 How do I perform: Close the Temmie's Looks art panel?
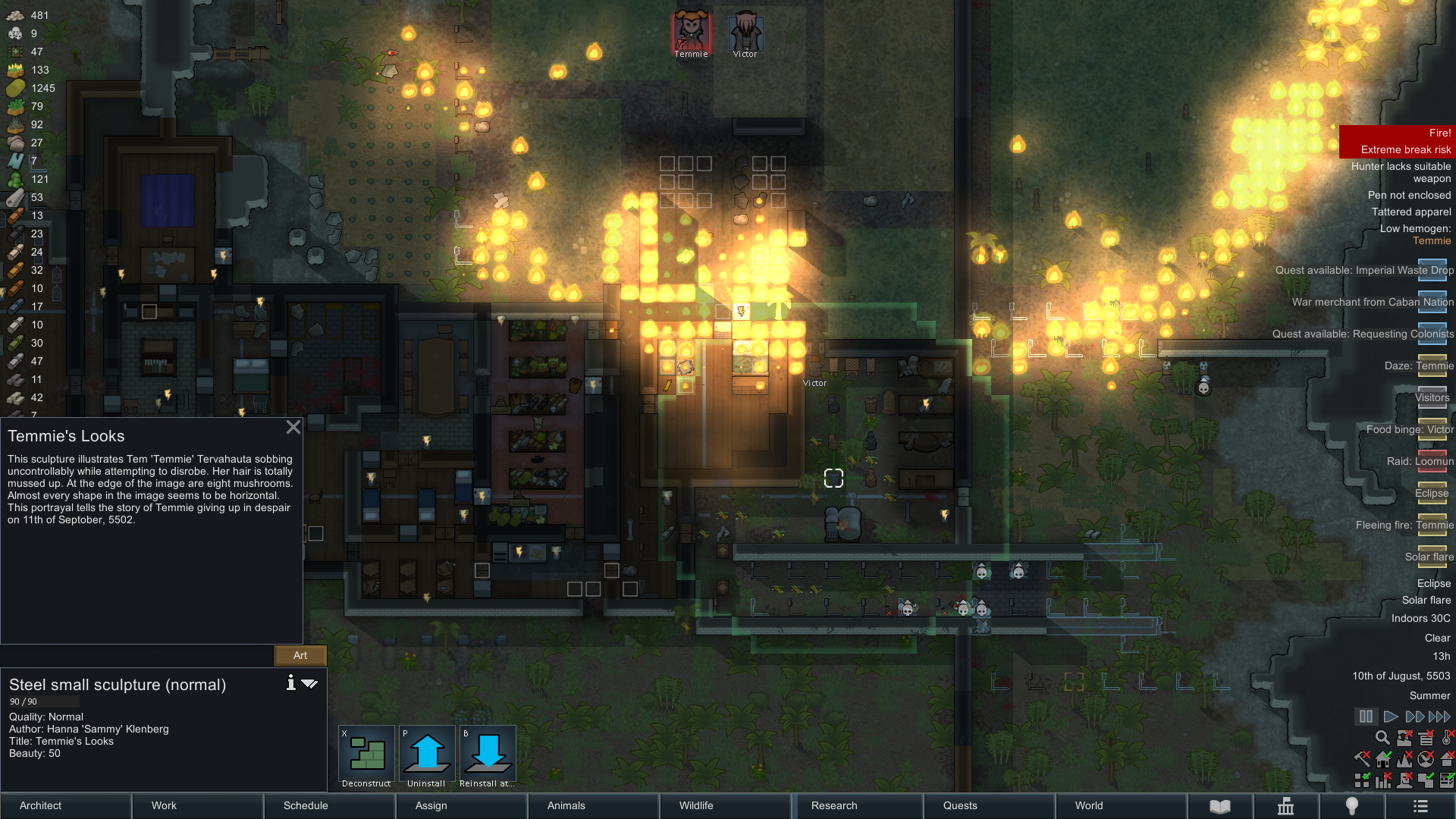pos(293,427)
